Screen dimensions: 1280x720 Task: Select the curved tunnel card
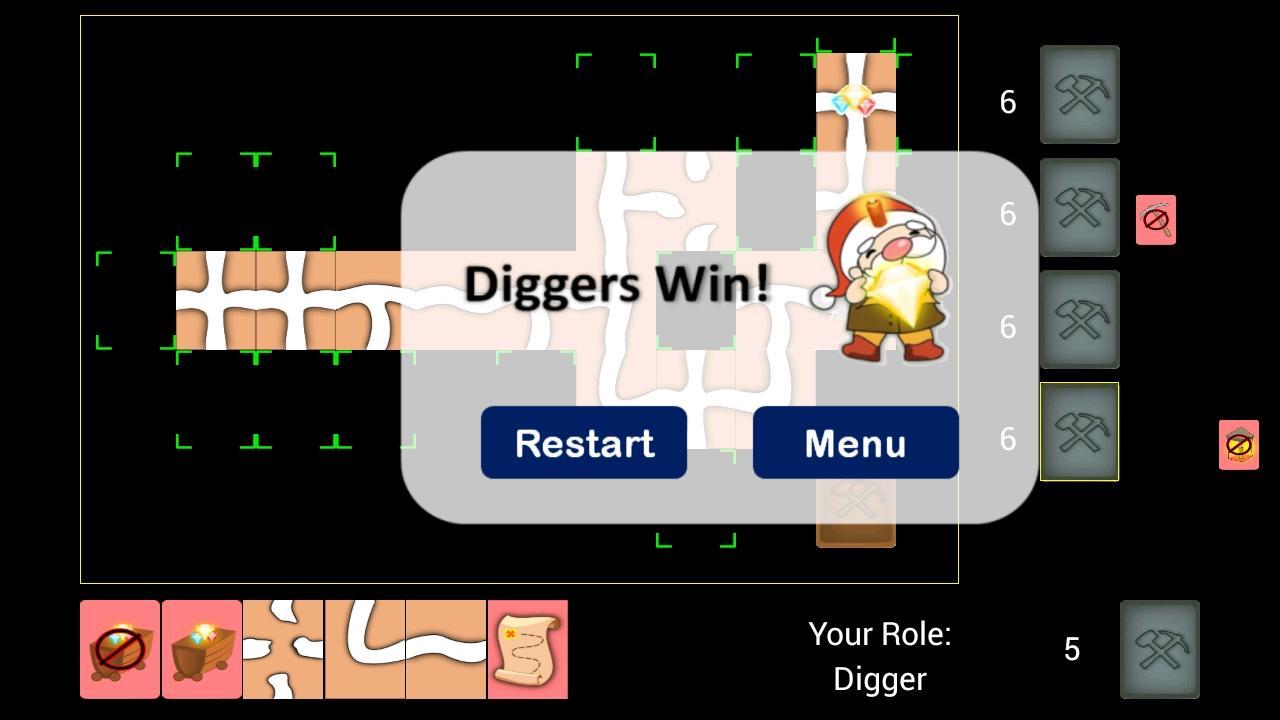365,649
